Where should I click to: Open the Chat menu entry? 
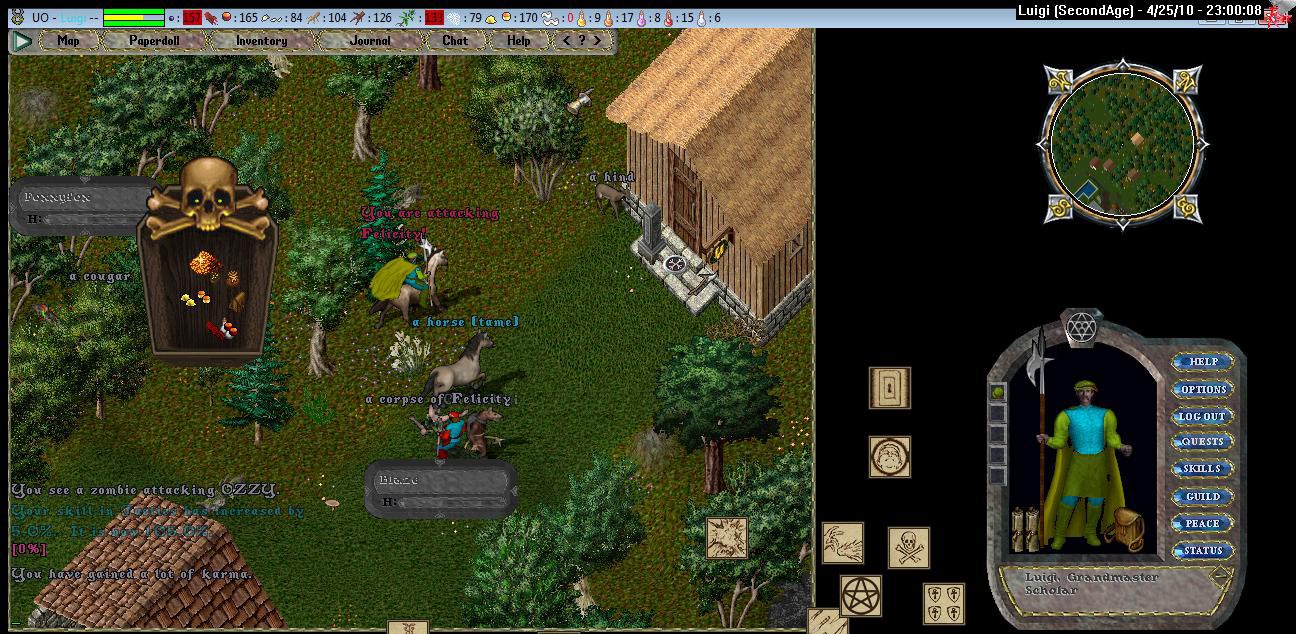coord(455,41)
